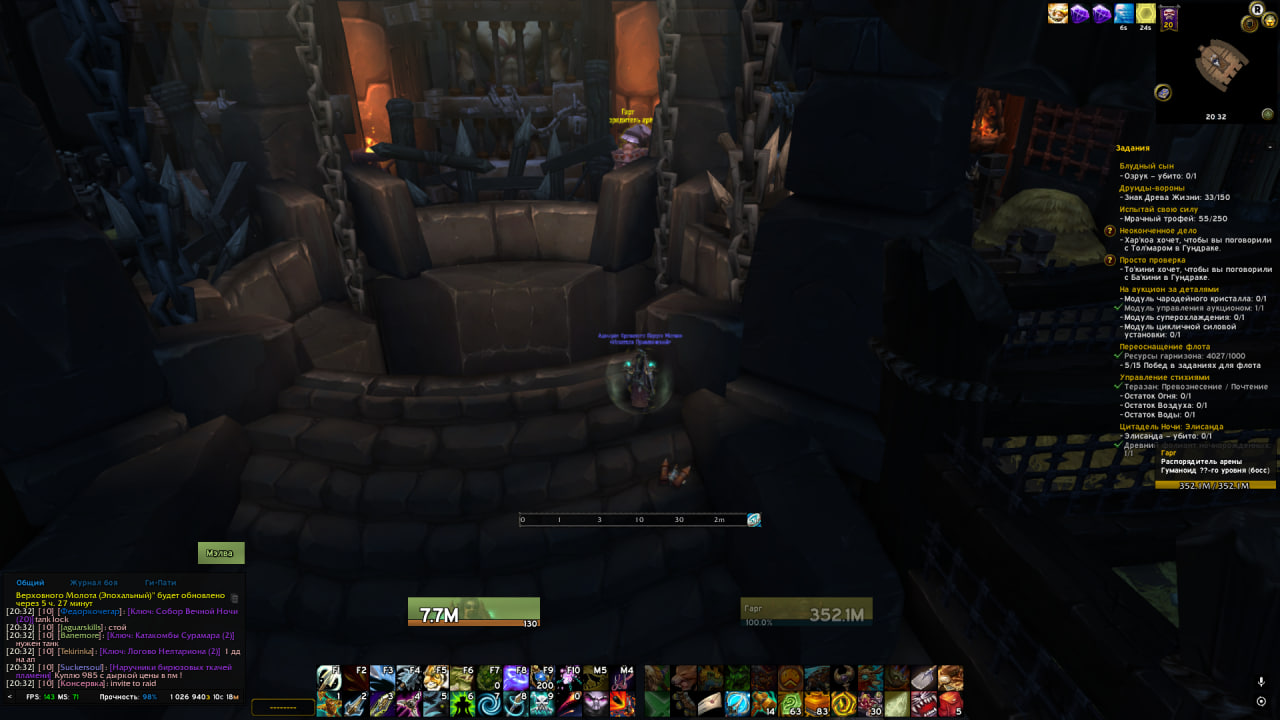Image resolution: width=1280 pixels, height=720 pixels.
Task: Select the purple keystone banner marked 20
Action: 1168,14
